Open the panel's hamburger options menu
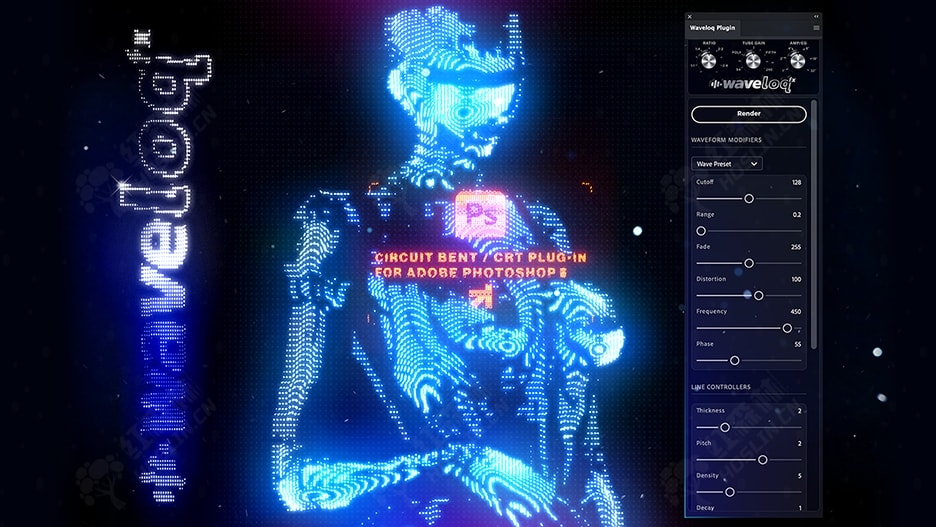This screenshot has width=936, height=527. click(815, 28)
